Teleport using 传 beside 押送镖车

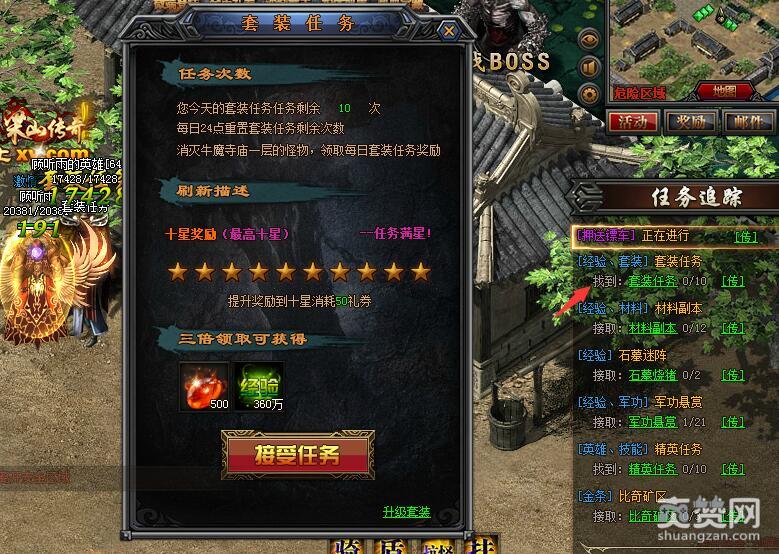(745, 237)
